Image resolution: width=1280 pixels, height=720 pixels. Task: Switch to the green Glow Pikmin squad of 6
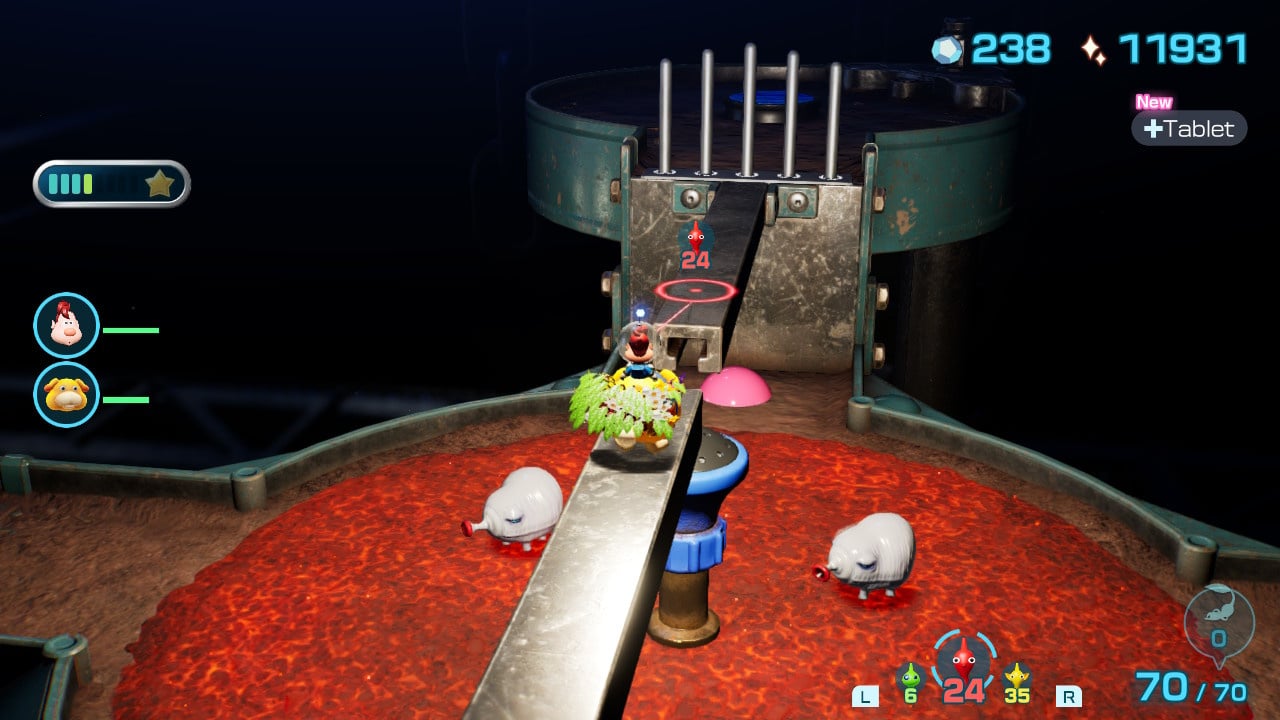[x=909, y=683]
